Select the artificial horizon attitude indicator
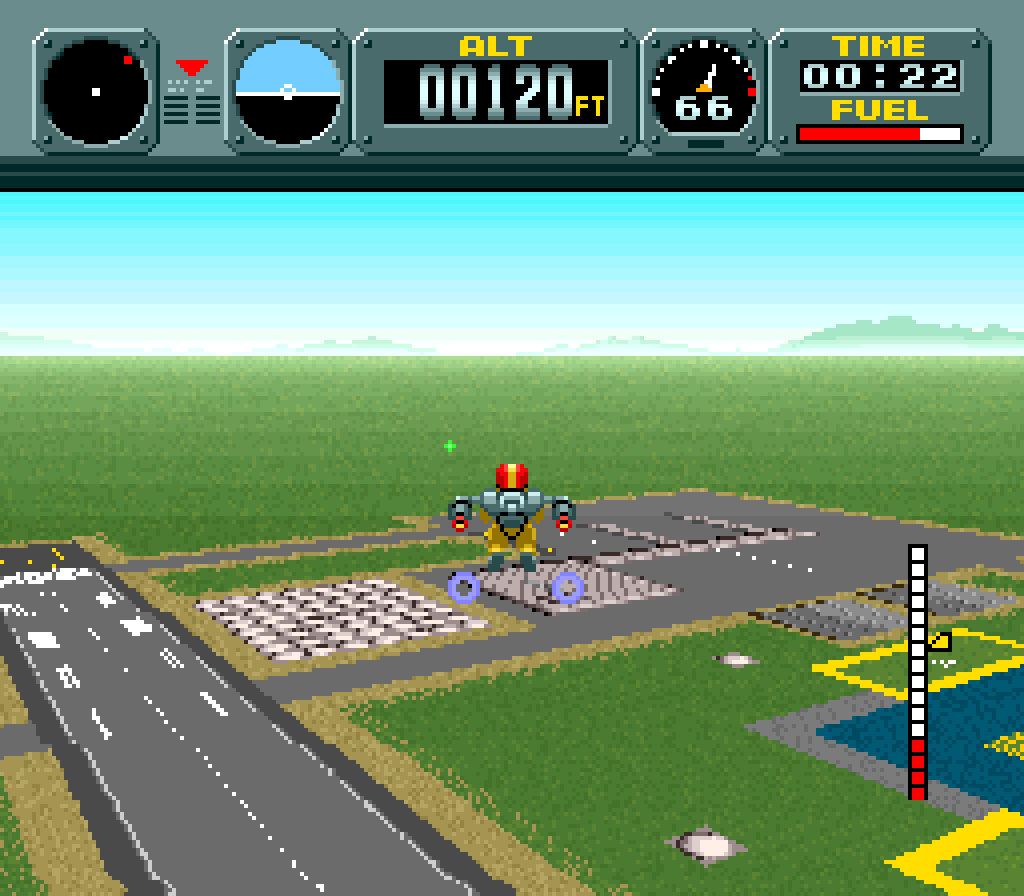The image size is (1024, 896). click(x=288, y=91)
